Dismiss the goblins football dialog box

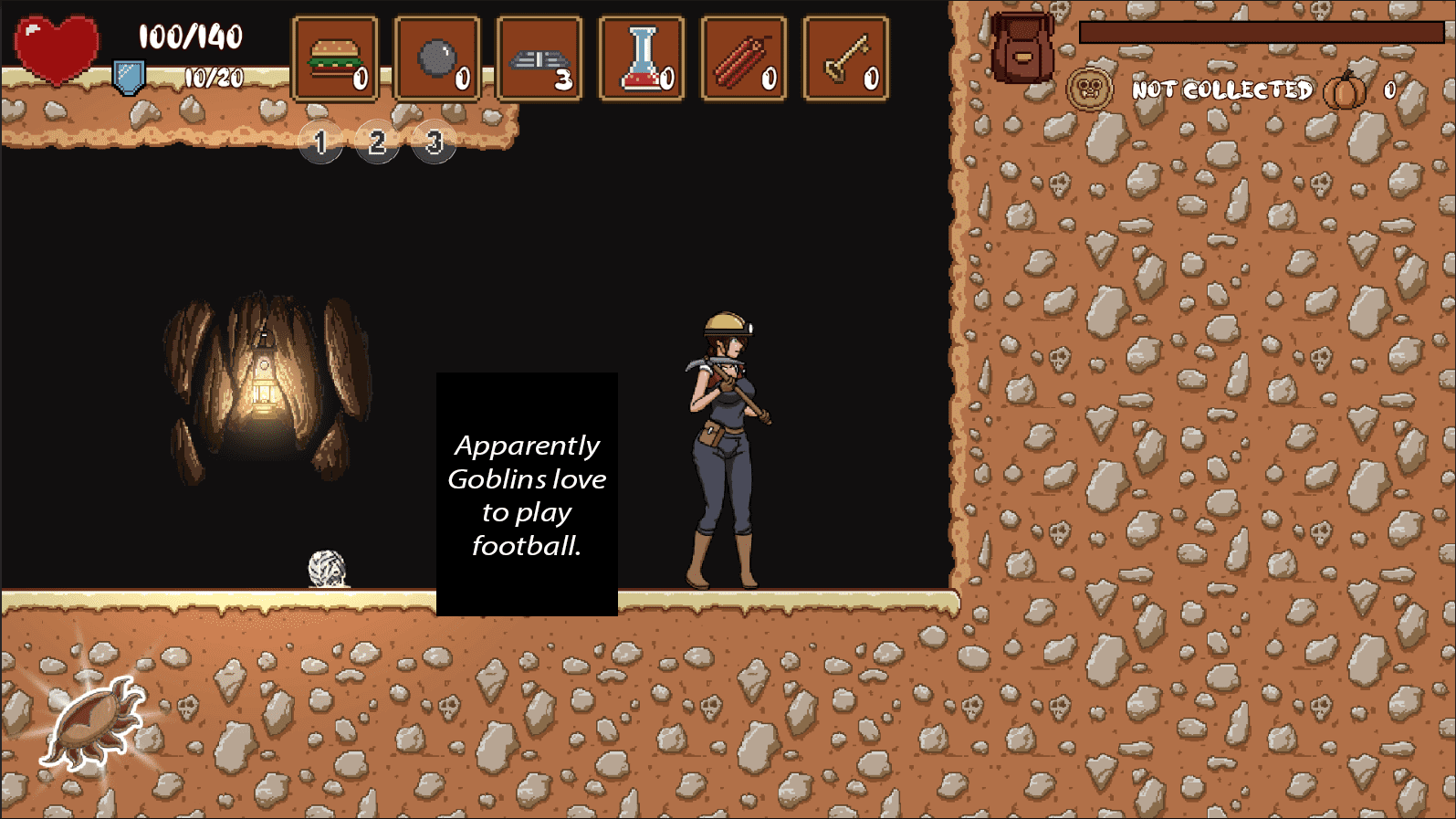[x=529, y=494]
